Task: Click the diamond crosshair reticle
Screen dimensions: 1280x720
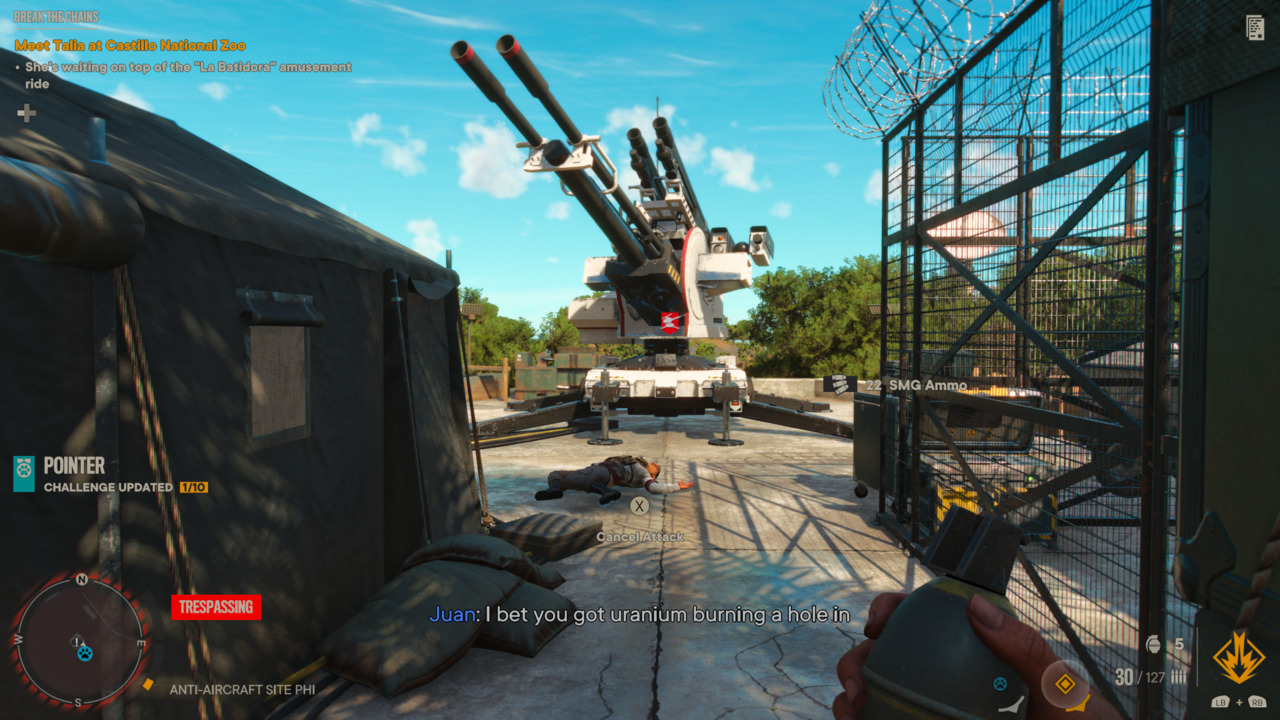Action: pos(1065,685)
